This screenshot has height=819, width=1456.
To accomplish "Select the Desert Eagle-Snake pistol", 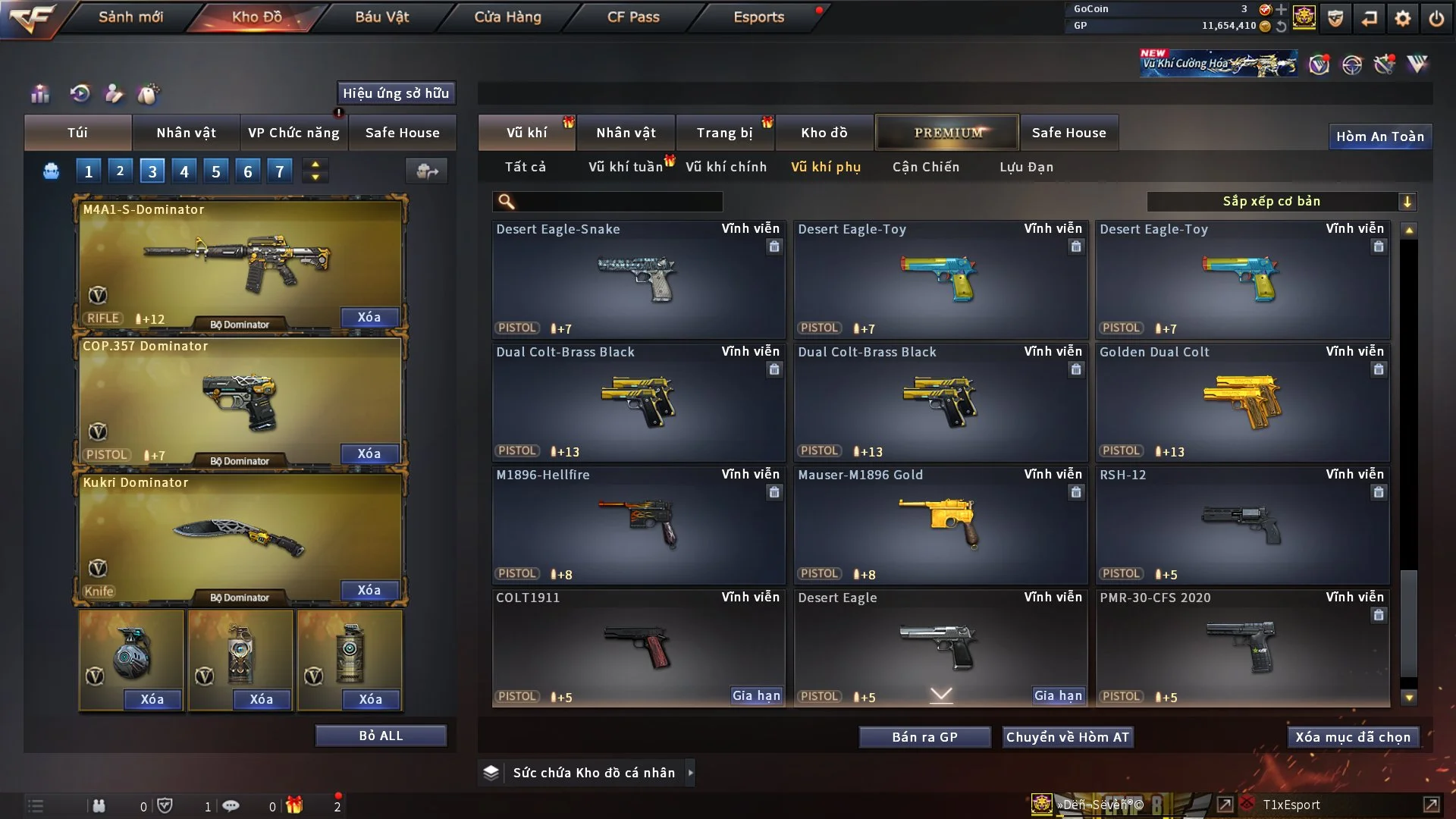I will coord(638,281).
